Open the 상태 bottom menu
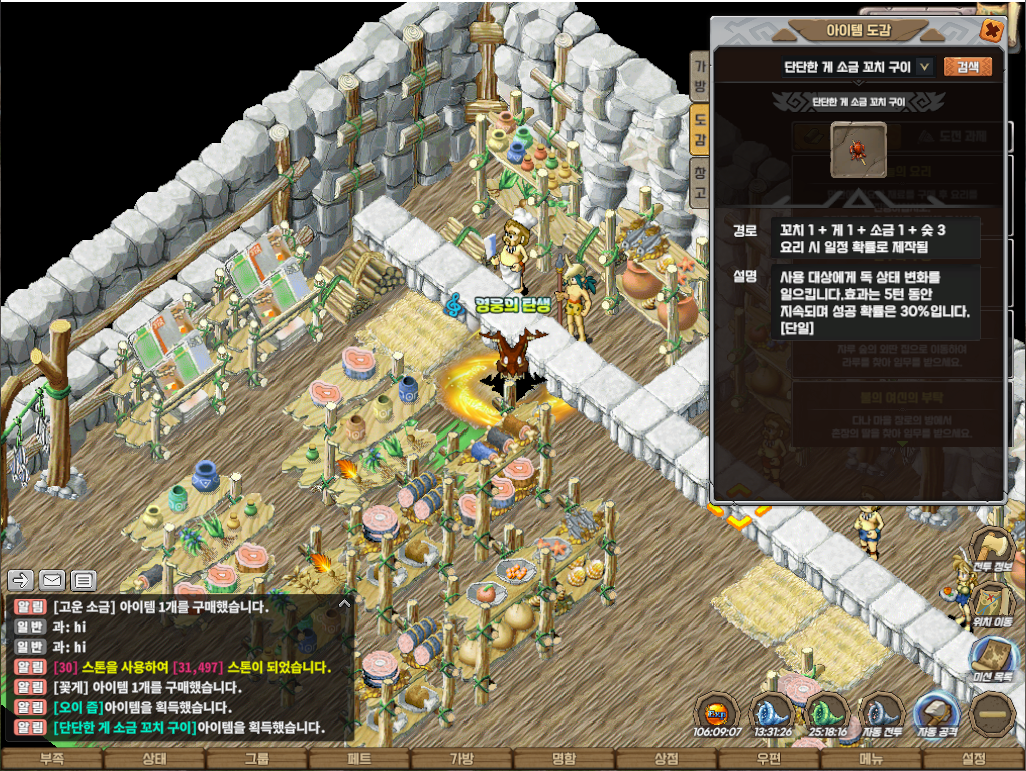The height and width of the screenshot is (771, 1026). 154,759
